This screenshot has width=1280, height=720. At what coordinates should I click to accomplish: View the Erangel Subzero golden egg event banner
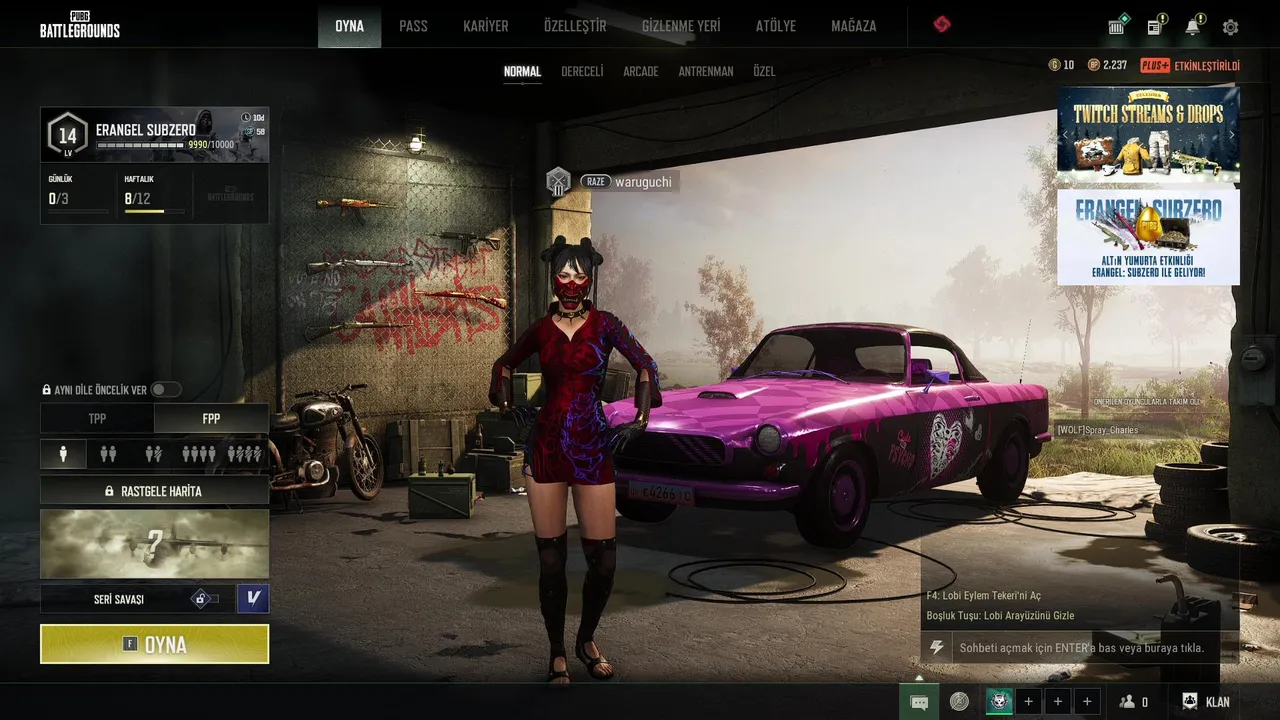(1148, 237)
